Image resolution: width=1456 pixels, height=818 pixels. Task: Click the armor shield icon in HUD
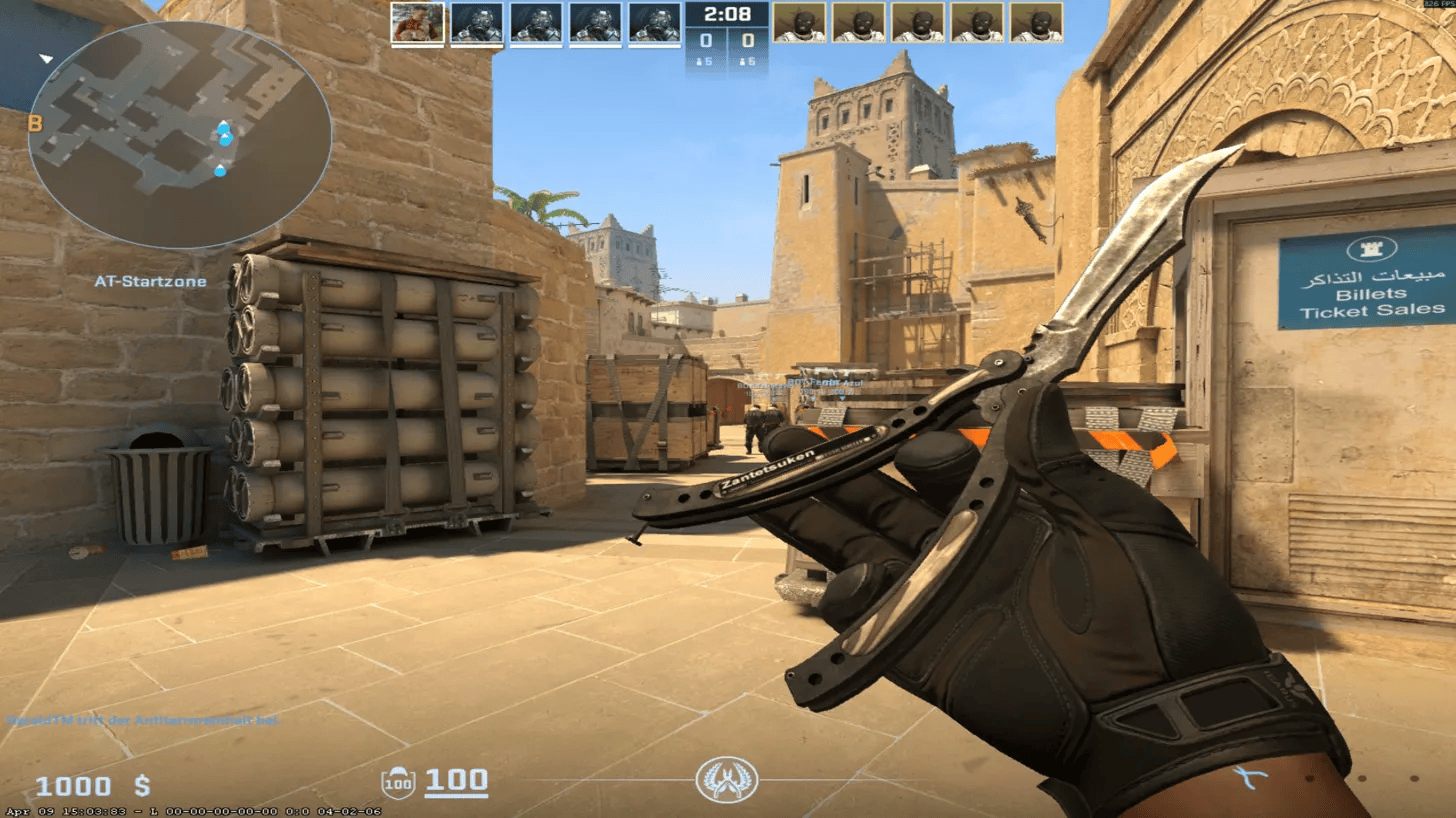pyautogui.click(x=399, y=784)
